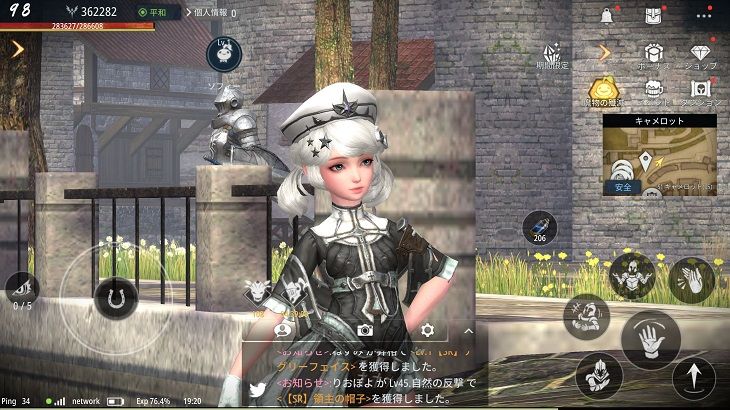The height and width of the screenshot is (410, 730).
Task: Perform the clapping hands emote
Action: click(691, 279)
